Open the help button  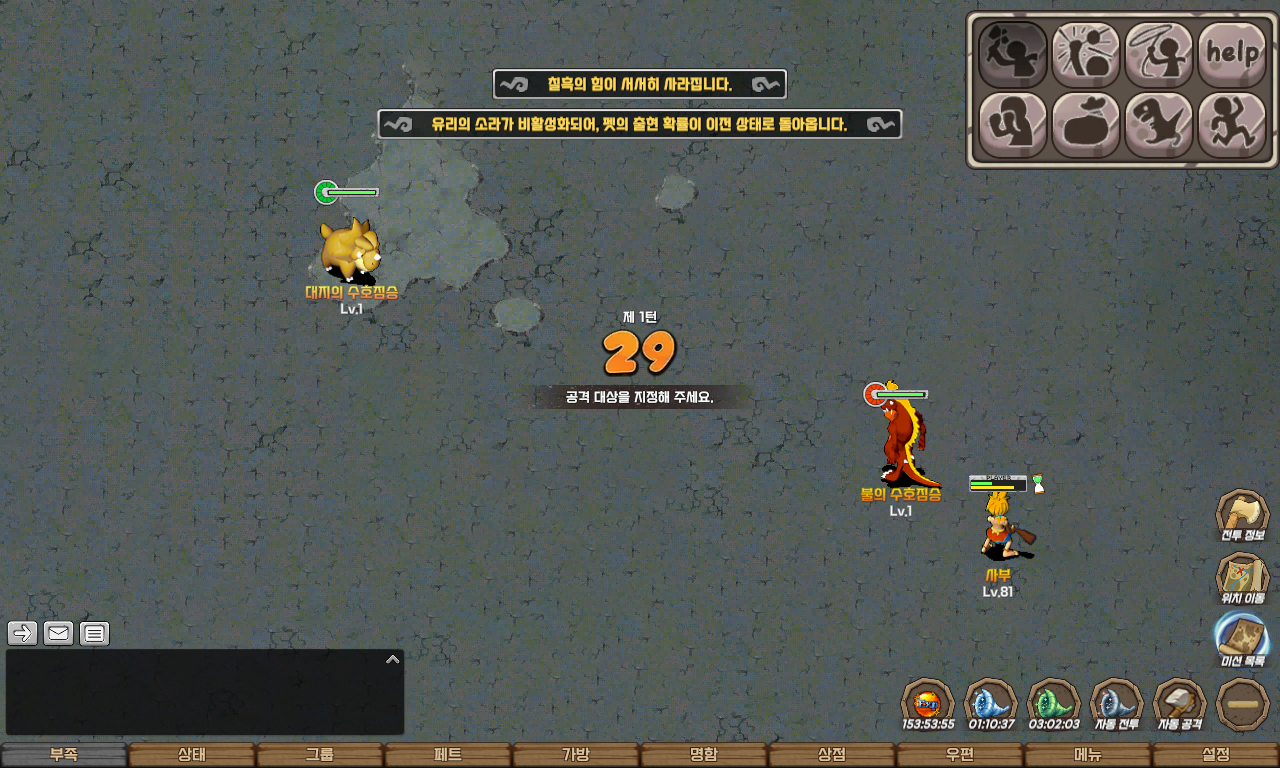[1232, 54]
